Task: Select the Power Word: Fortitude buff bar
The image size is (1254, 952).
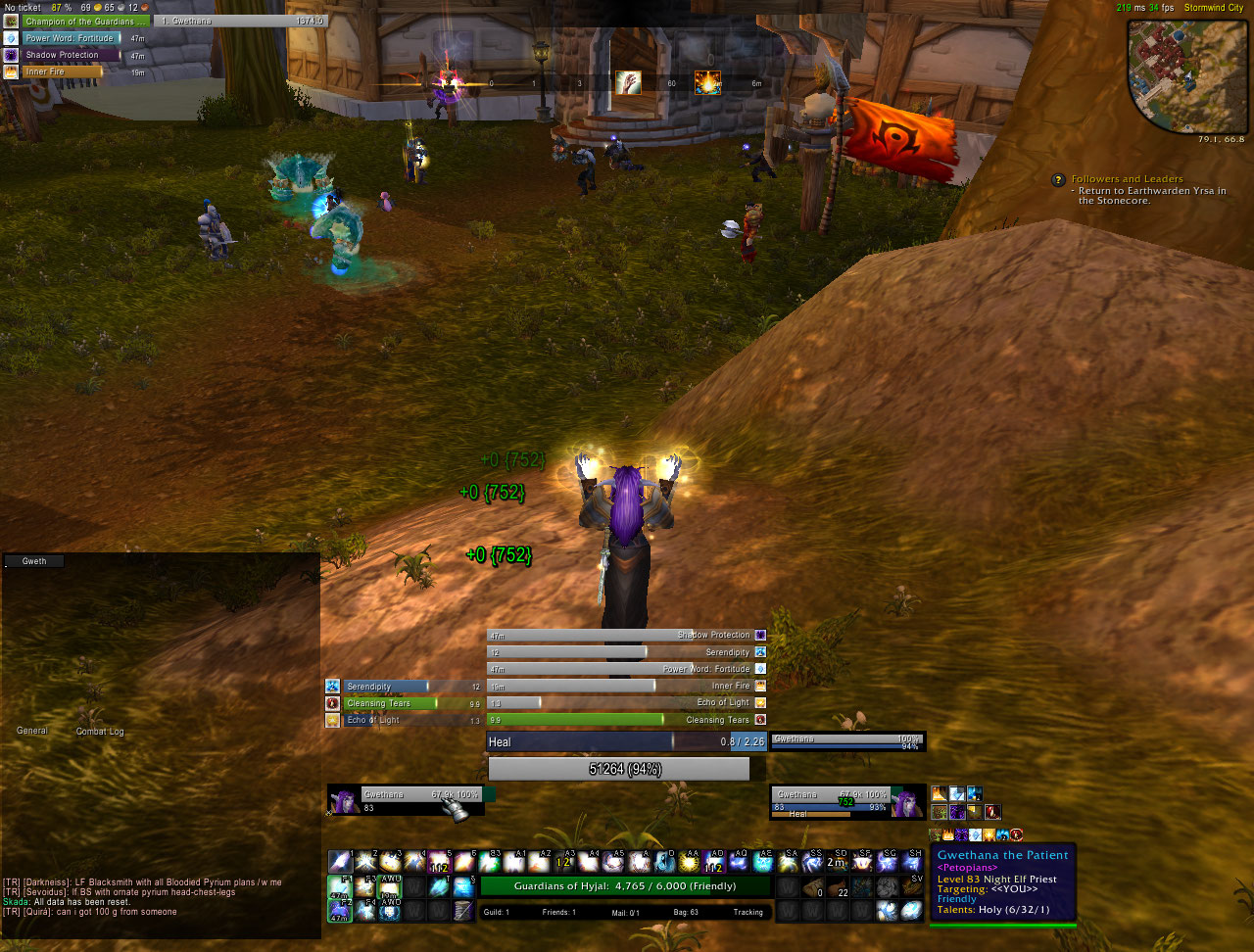Action: click(72, 38)
